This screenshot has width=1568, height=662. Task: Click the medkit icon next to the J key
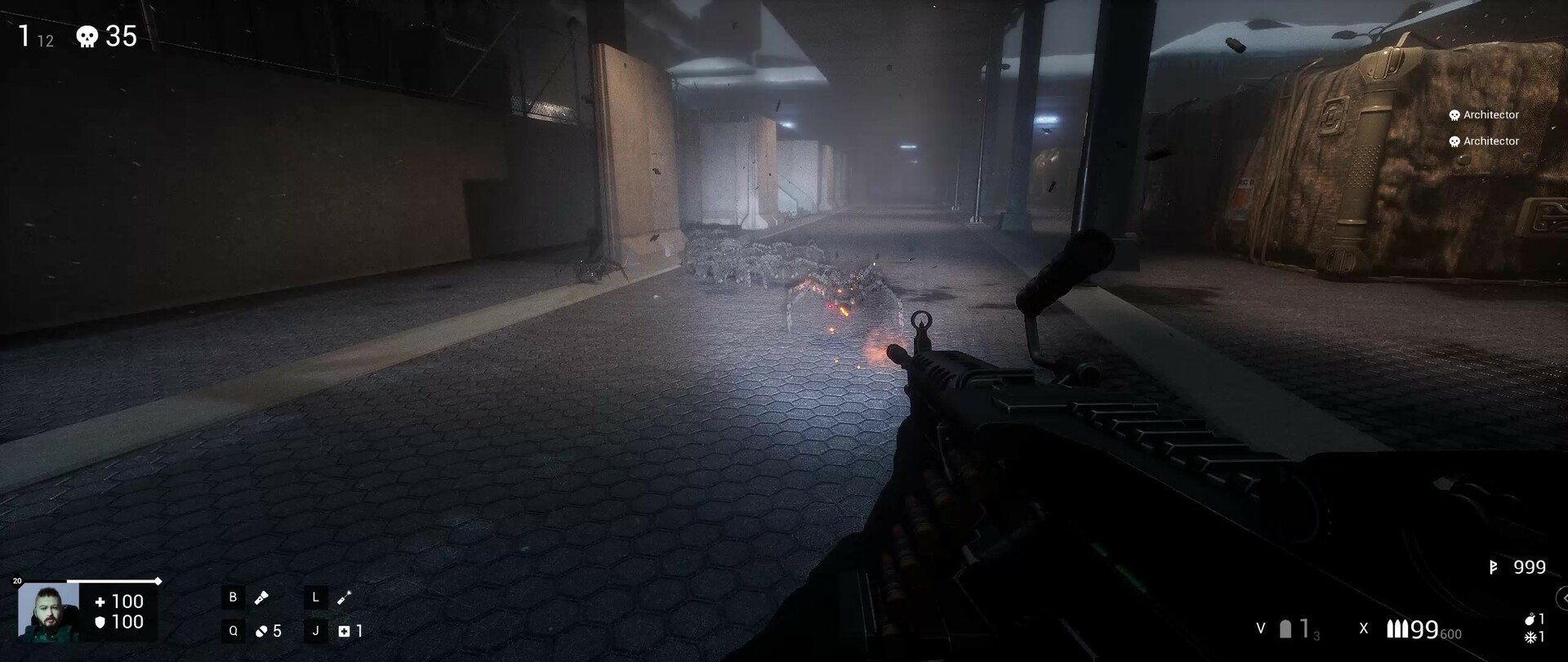[345, 630]
